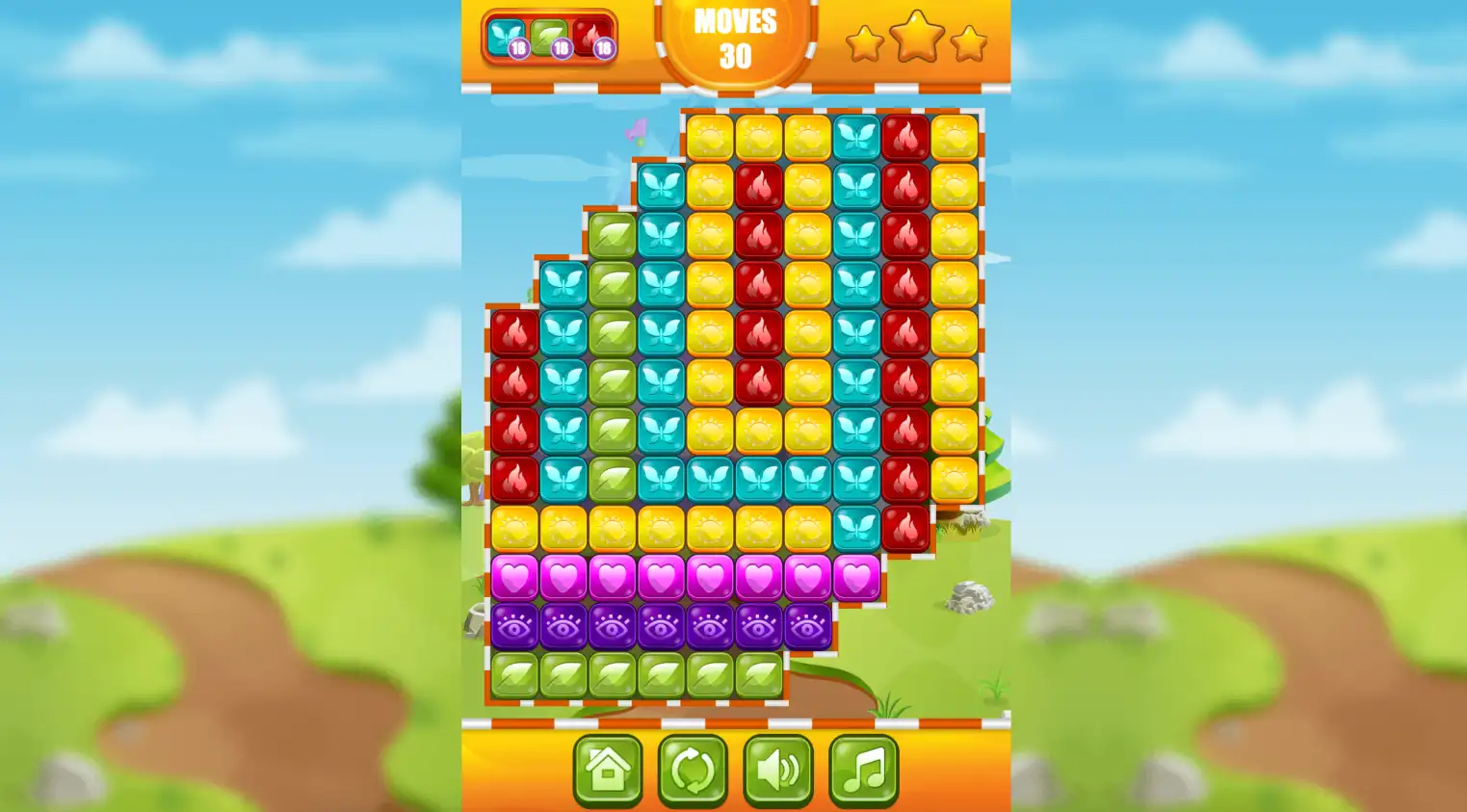Click the leftmost outlined star

point(864,42)
